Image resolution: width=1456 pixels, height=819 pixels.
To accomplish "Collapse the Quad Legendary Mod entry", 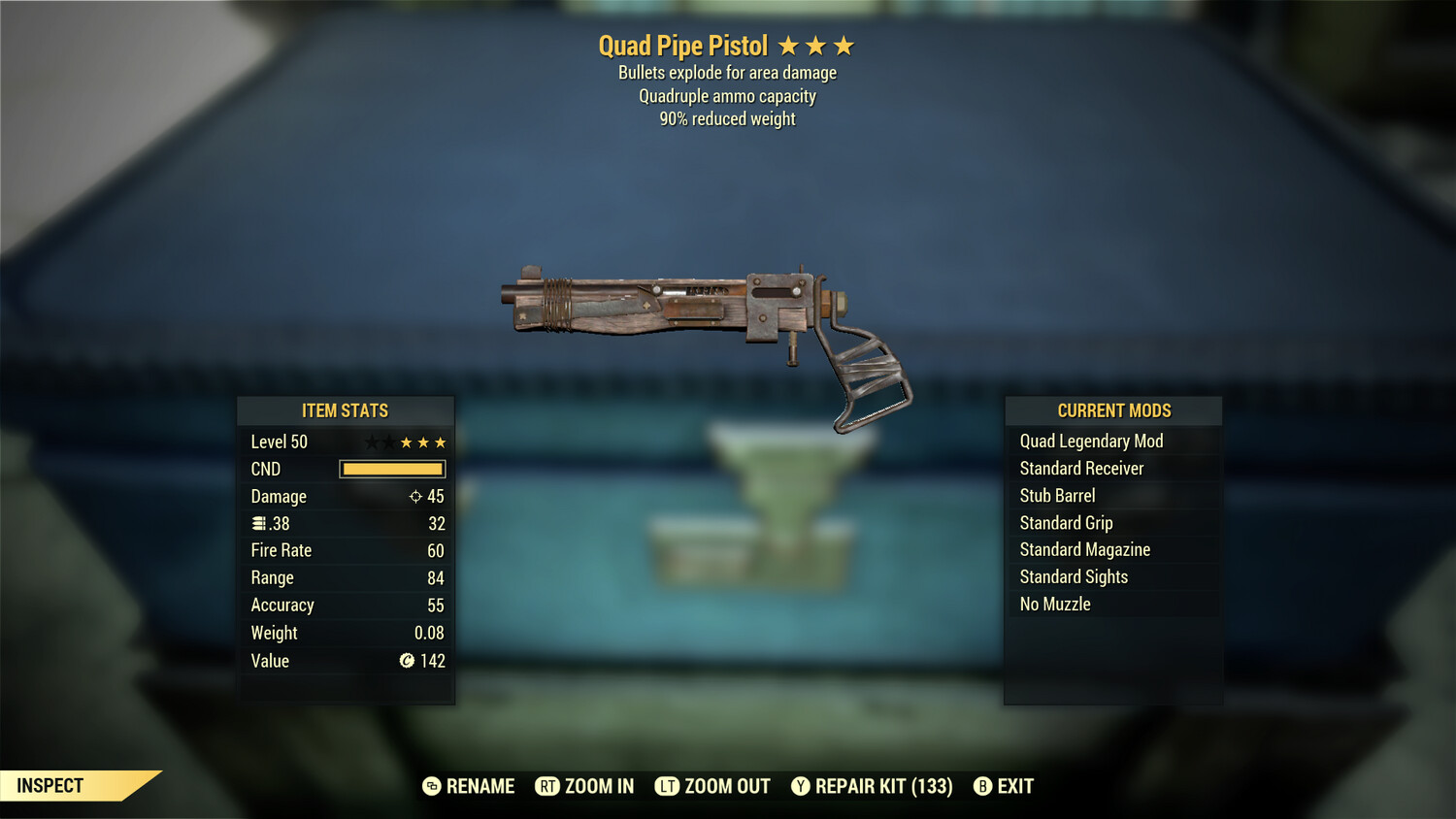I will tap(1090, 441).
